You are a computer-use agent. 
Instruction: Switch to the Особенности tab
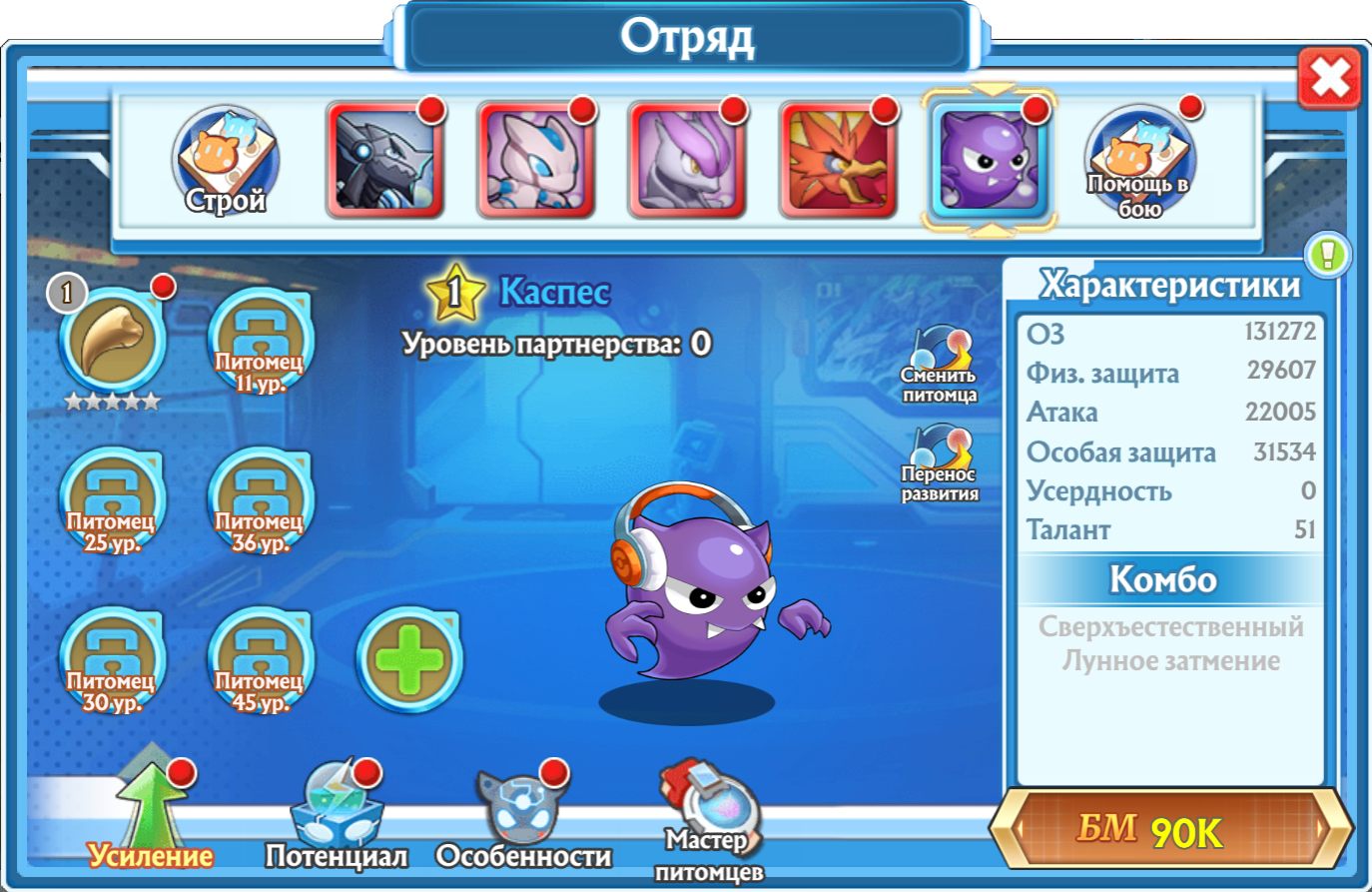523,819
